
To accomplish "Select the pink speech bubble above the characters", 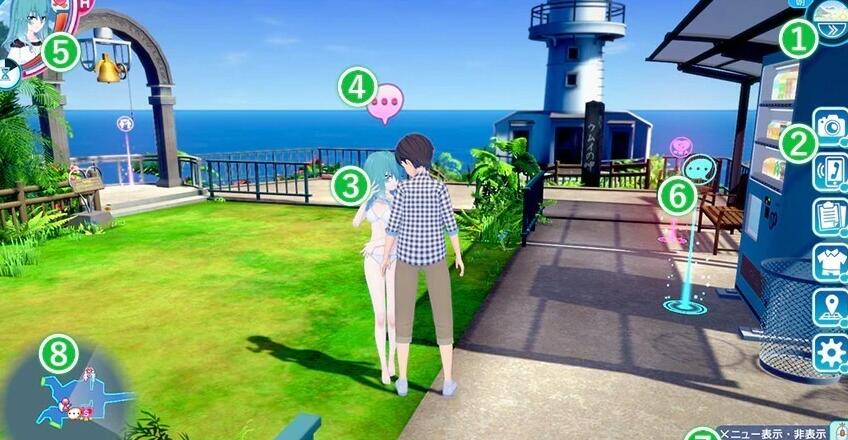I will 386,103.
